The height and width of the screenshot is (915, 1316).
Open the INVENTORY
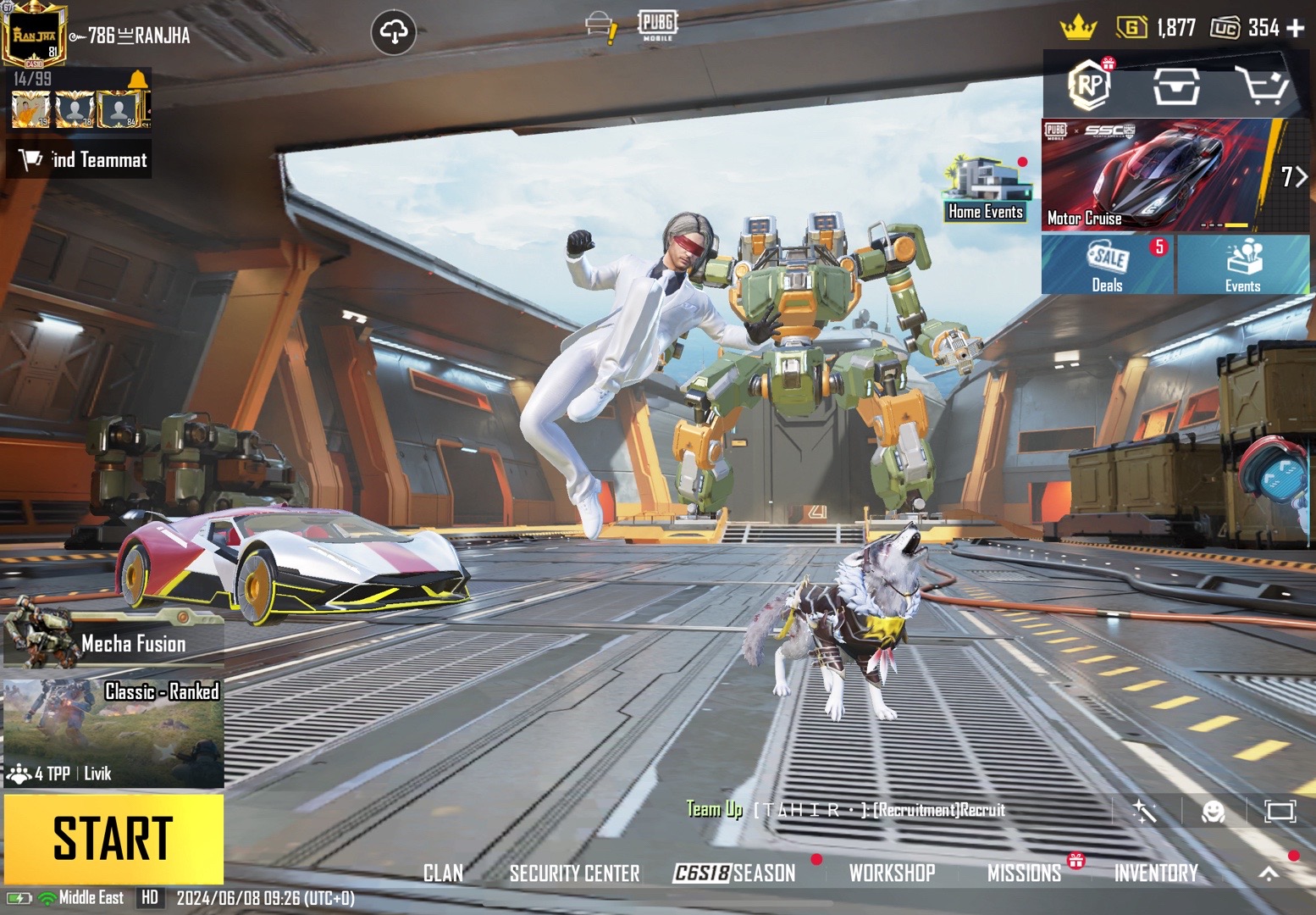click(x=1156, y=873)
